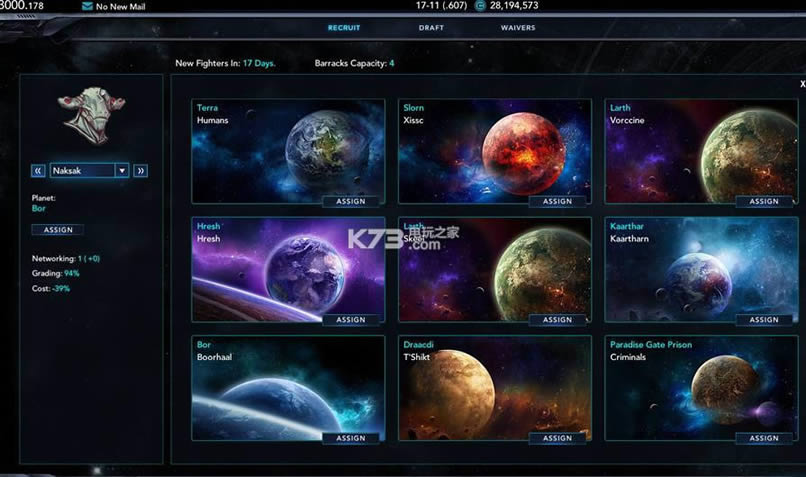Assign recruiter to Larth Vorccine
This screenshot has height=477, width=806.
coord(764,201)
